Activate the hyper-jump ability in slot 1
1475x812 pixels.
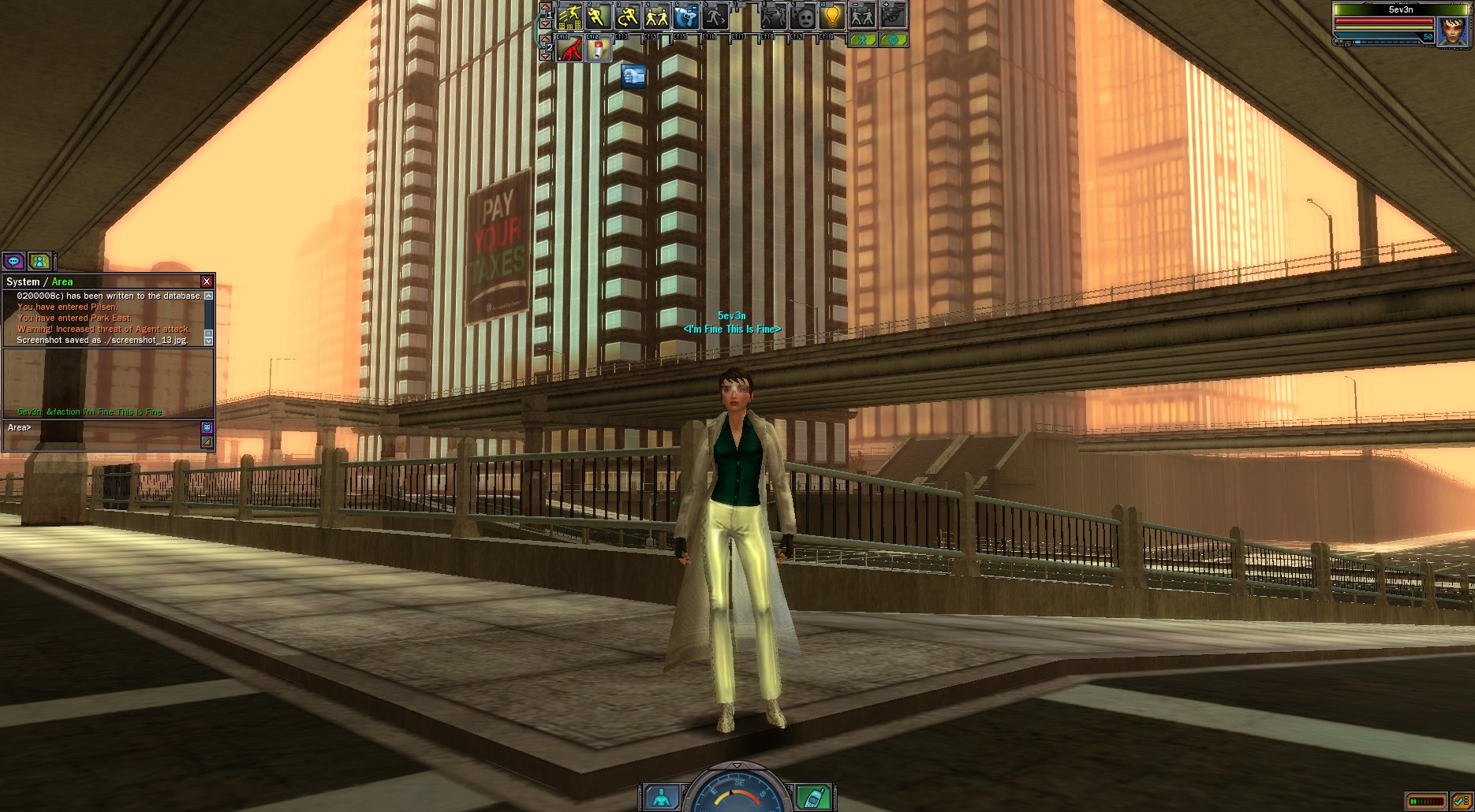(x=569, y=16)
